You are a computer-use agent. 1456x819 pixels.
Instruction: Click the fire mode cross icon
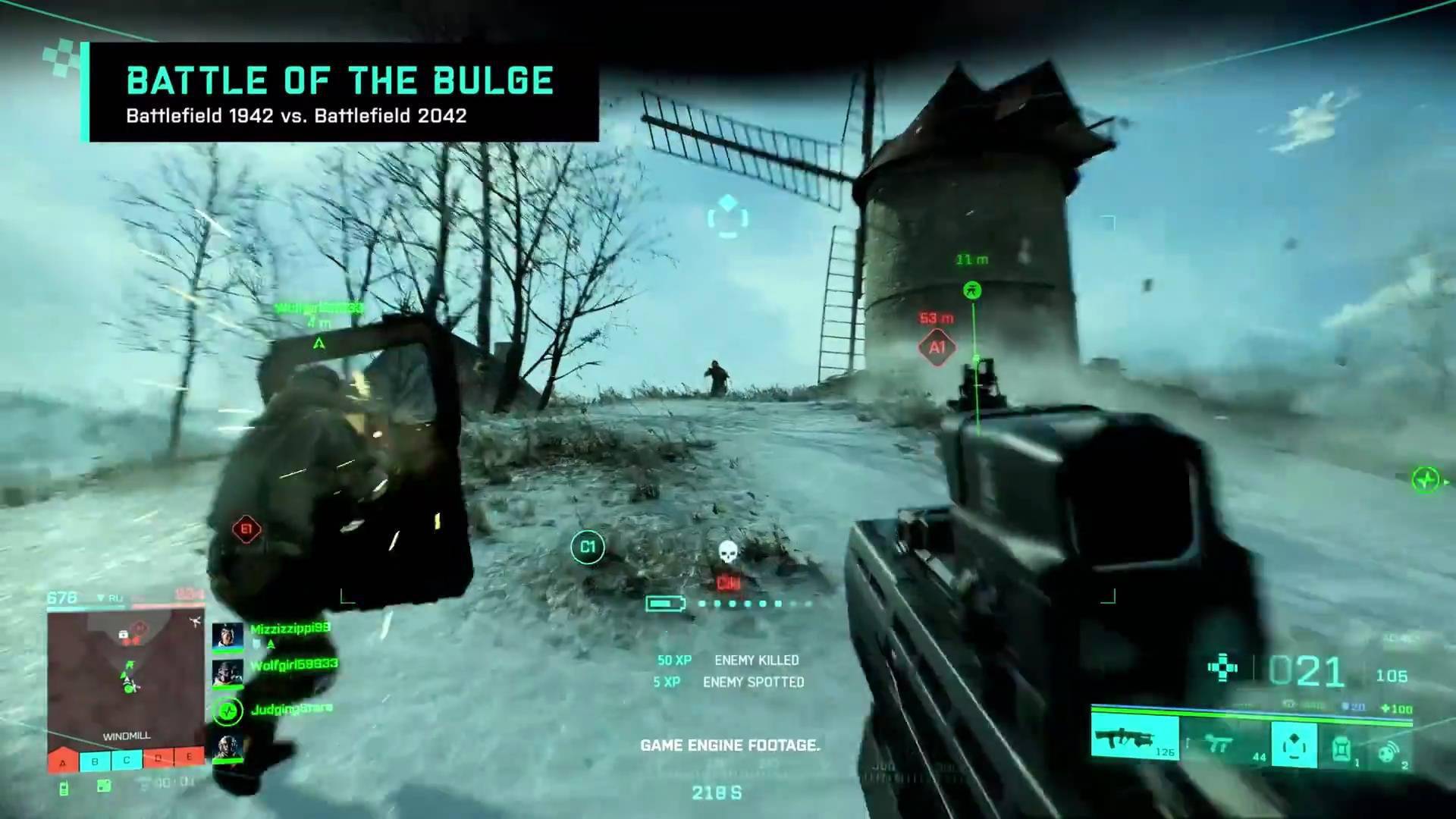(1222, 667)
